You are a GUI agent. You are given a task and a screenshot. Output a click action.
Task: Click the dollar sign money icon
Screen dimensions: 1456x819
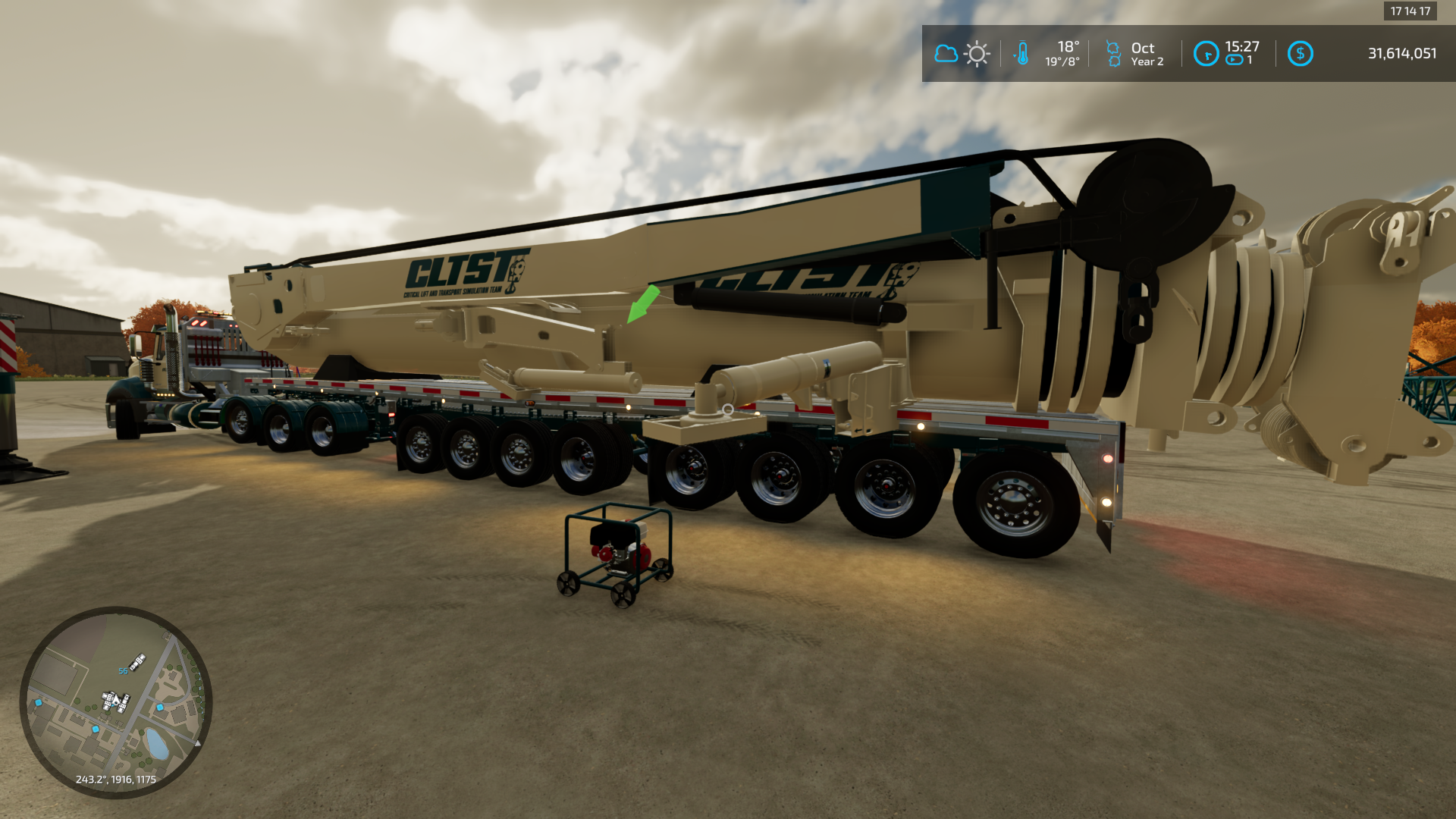(x=1301, y=53)
